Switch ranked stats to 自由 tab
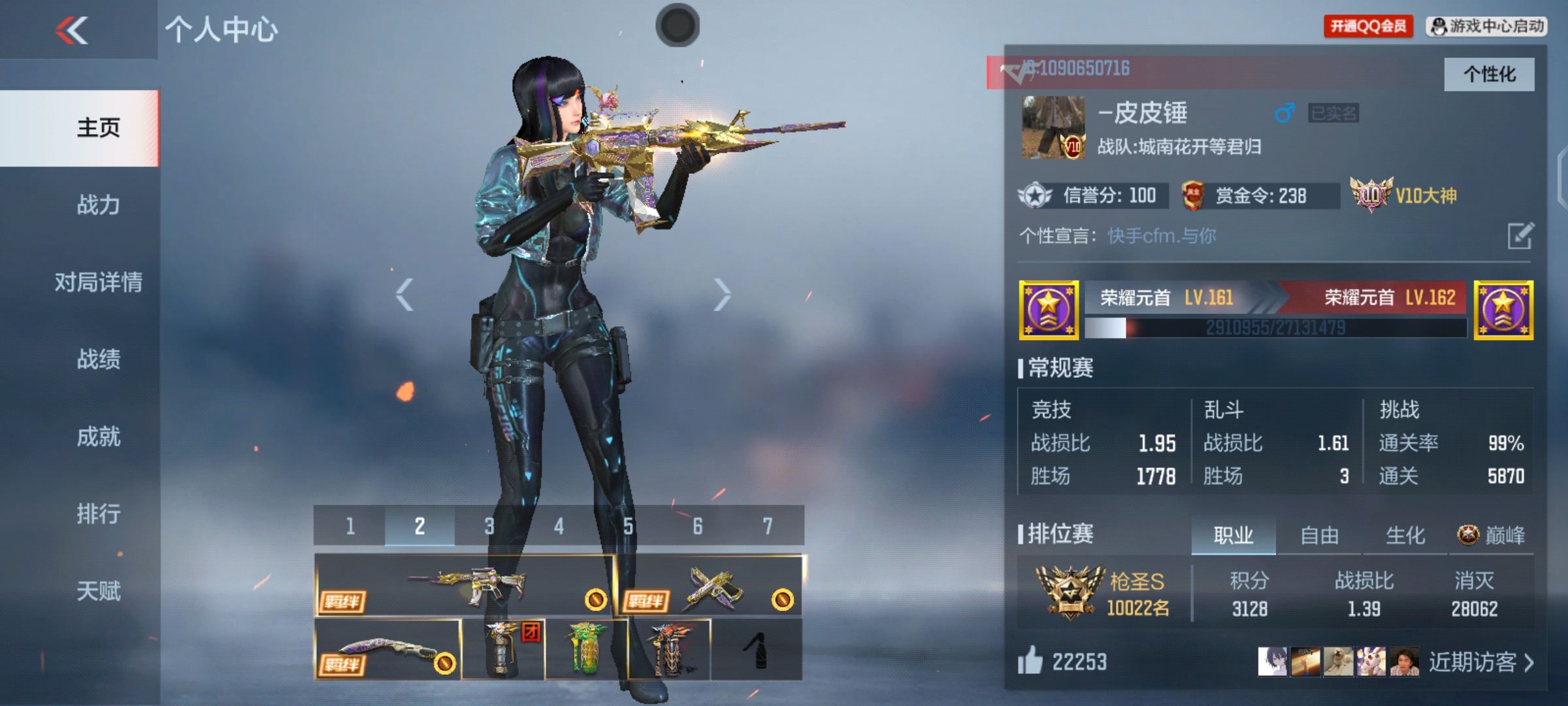The width and height of the screenshot is (1568, 706). pos(1319,535)
